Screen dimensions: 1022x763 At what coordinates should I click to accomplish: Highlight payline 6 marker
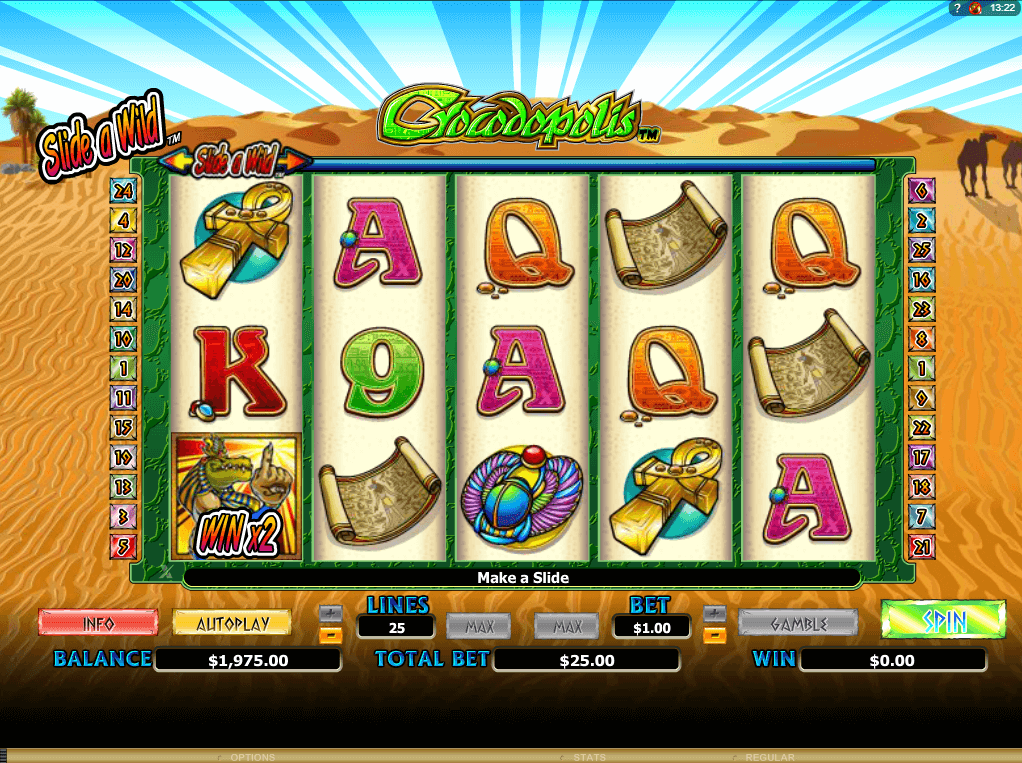click(921, 190)
